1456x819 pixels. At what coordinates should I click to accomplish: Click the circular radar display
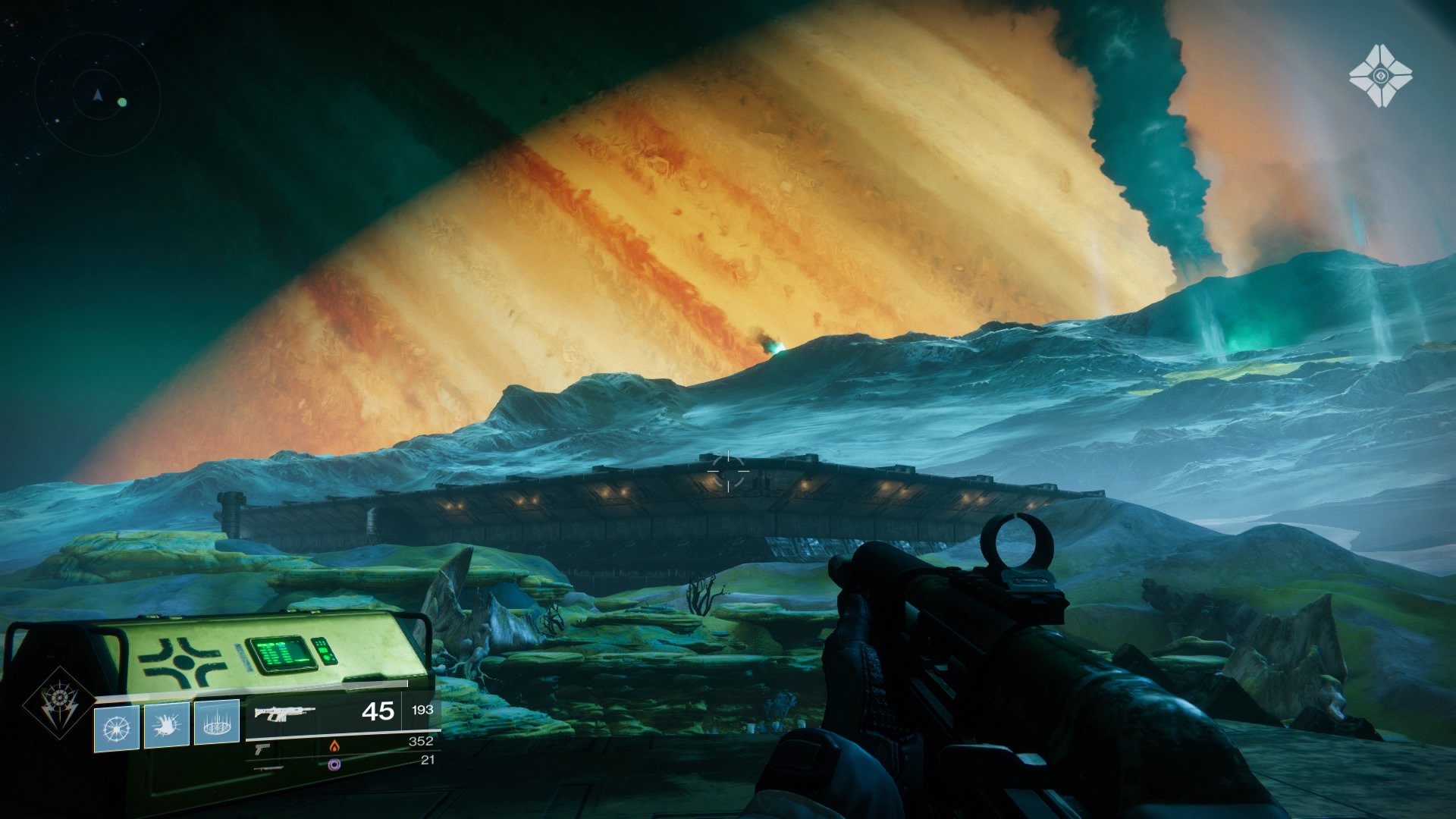97,96
